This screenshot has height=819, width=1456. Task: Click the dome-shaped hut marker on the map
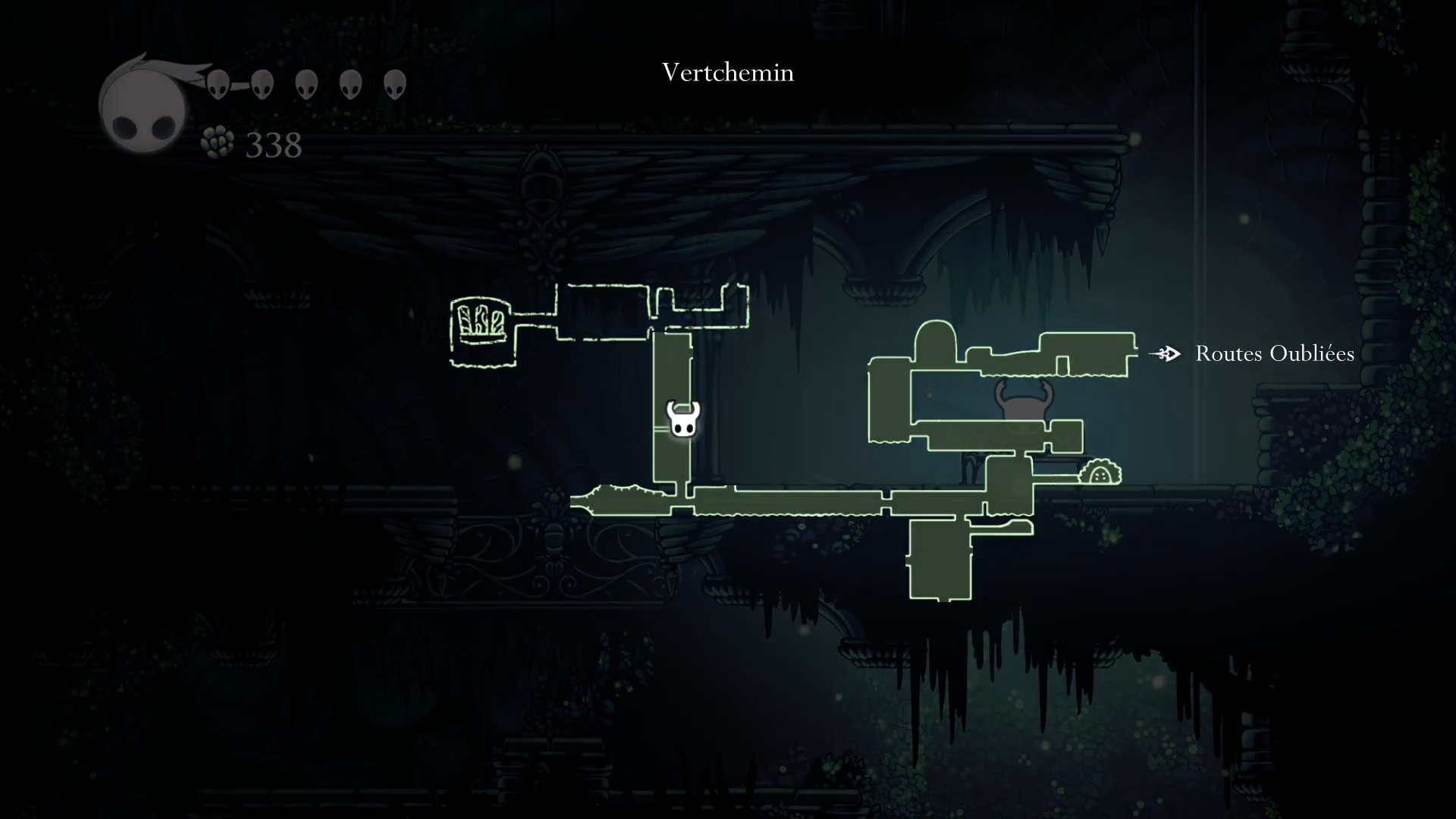[x=1100, y=474]
